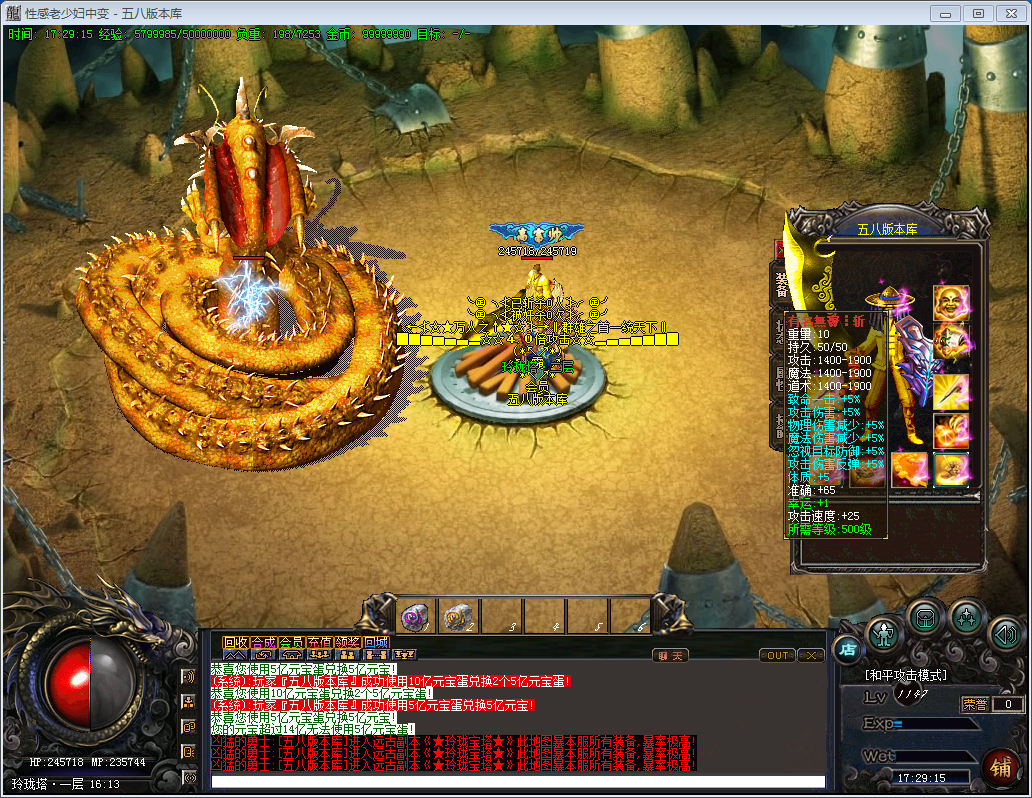Open the 店 shop round button
1032x798 pixels.
(x=846, y=649)
